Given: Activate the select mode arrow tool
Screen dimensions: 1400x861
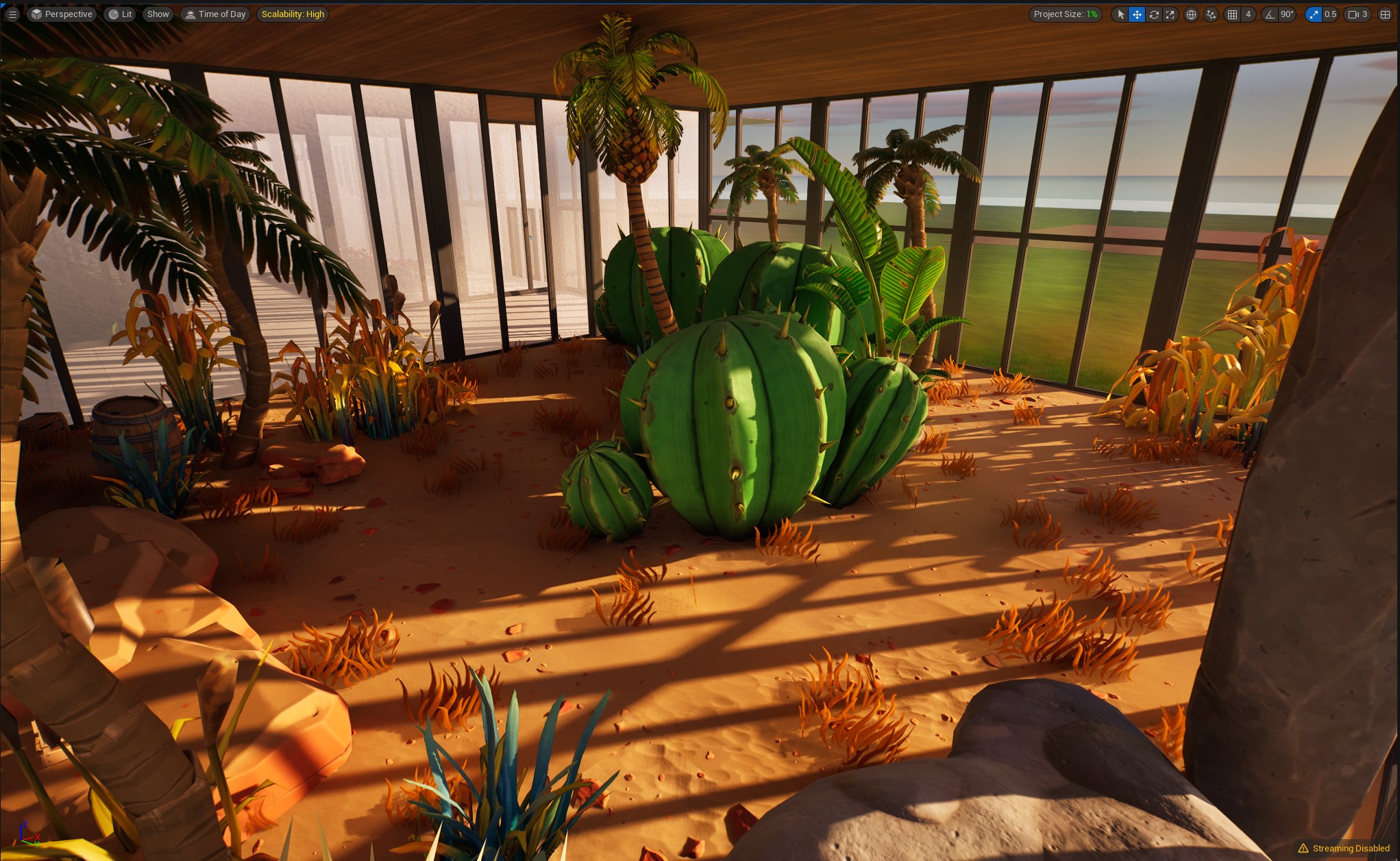Looking at the screenshot, I should tap(1120, 14).
